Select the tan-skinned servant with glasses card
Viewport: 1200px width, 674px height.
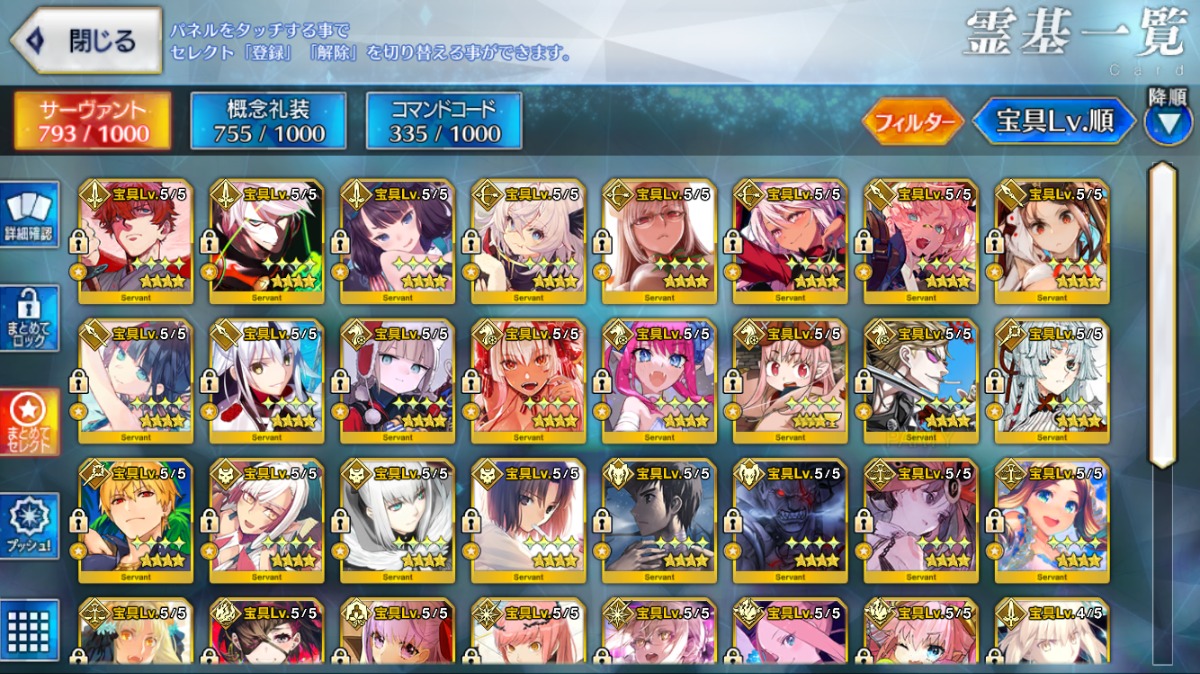coord(659,240)
